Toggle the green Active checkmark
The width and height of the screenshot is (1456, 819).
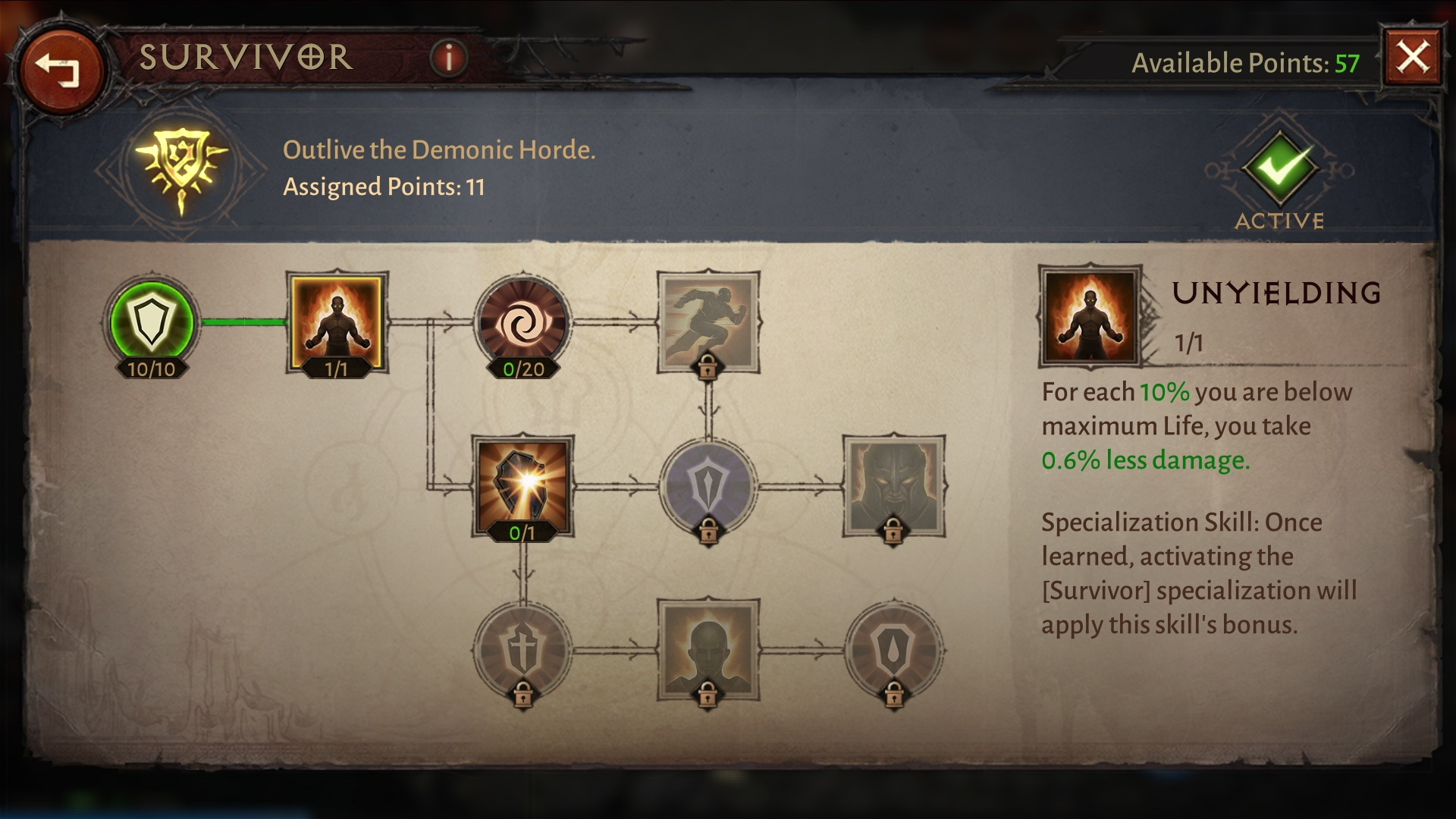pos(1279,168)
